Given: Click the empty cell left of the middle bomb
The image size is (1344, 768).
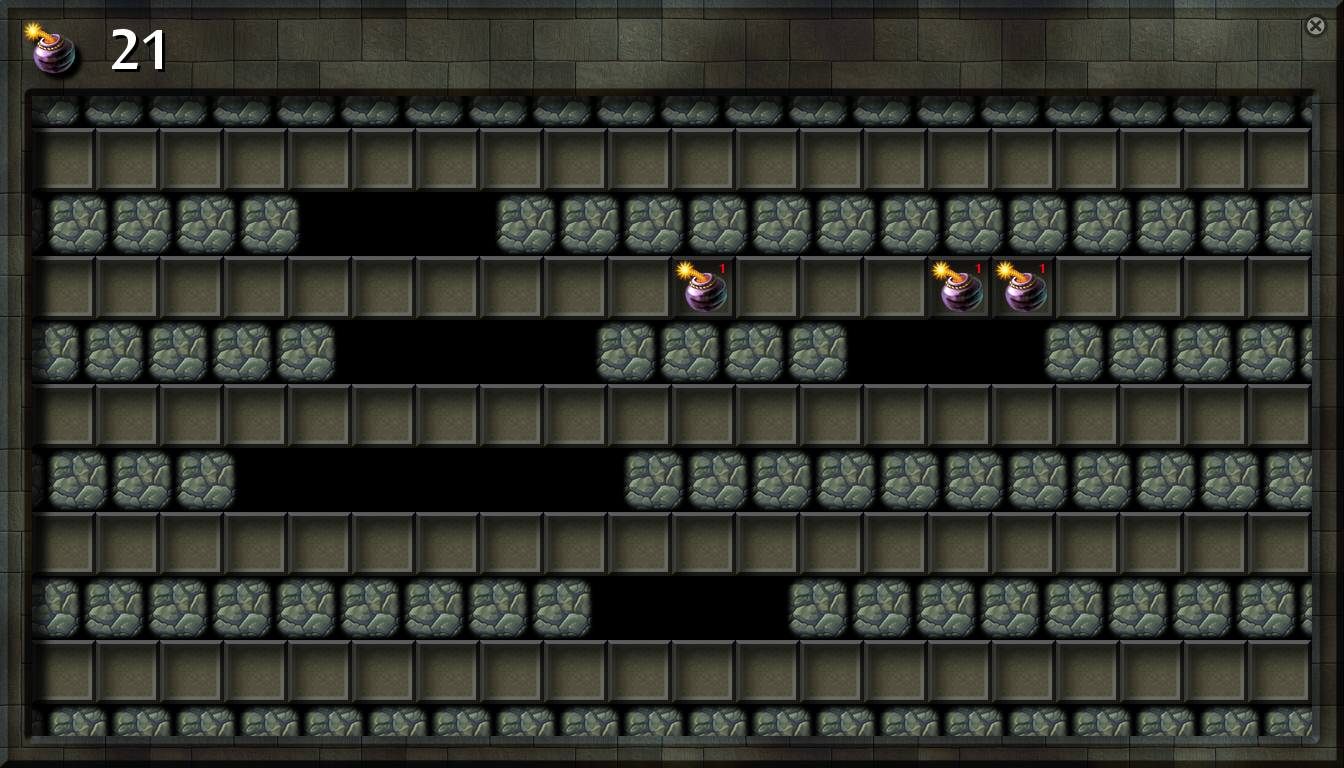Looking at the screenshot, I should tap(895, 290).
